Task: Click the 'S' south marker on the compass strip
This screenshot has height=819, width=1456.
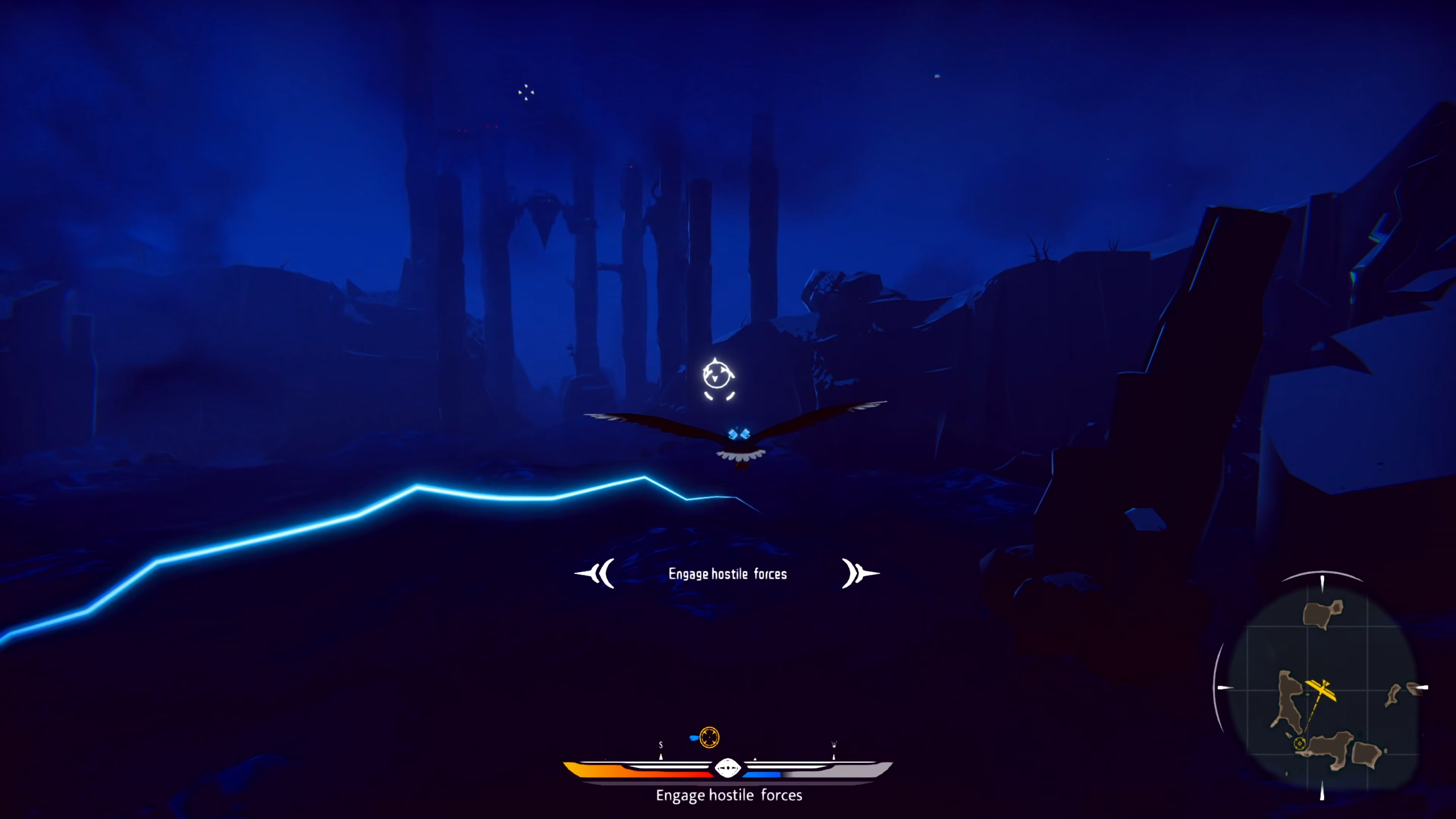Action: [x=661, y=745]
